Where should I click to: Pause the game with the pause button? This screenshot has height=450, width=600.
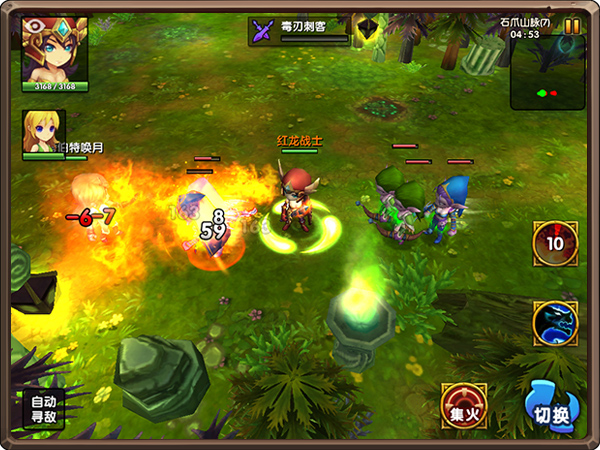572,27
